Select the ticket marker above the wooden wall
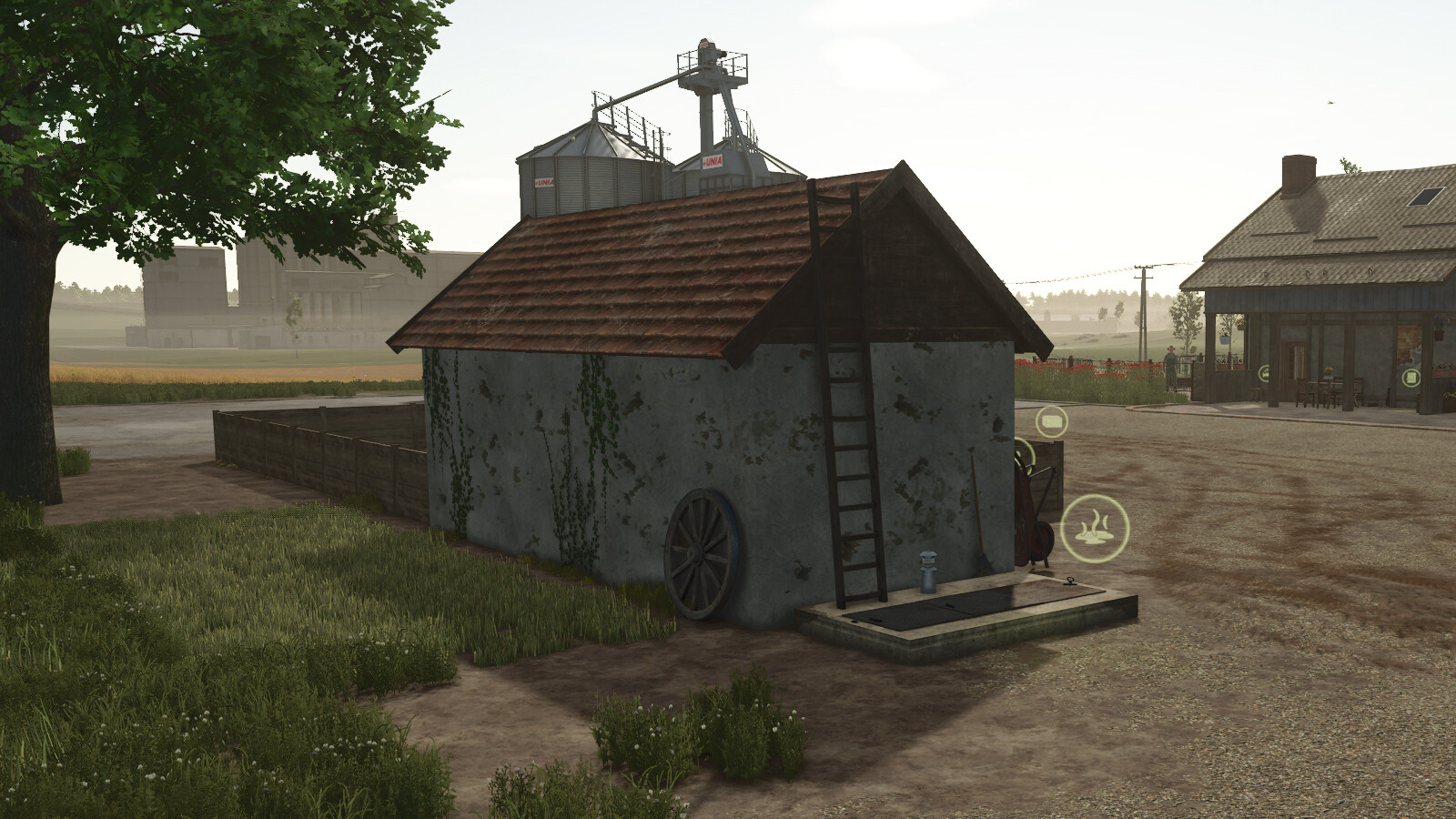Screen dimensions: 1456x819 tap(1051, 421)
